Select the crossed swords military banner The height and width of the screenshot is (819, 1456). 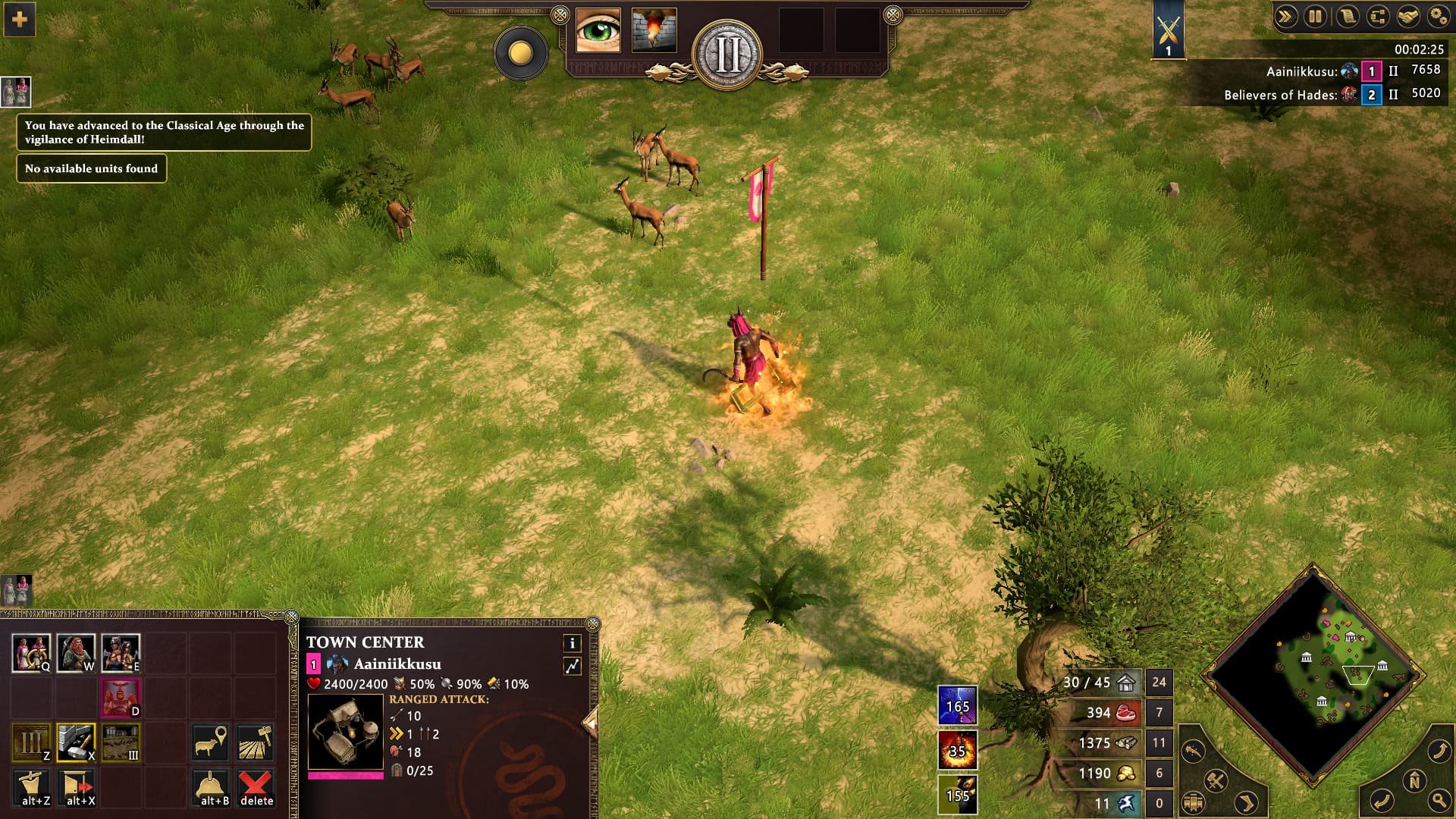tap(1168, 30)
